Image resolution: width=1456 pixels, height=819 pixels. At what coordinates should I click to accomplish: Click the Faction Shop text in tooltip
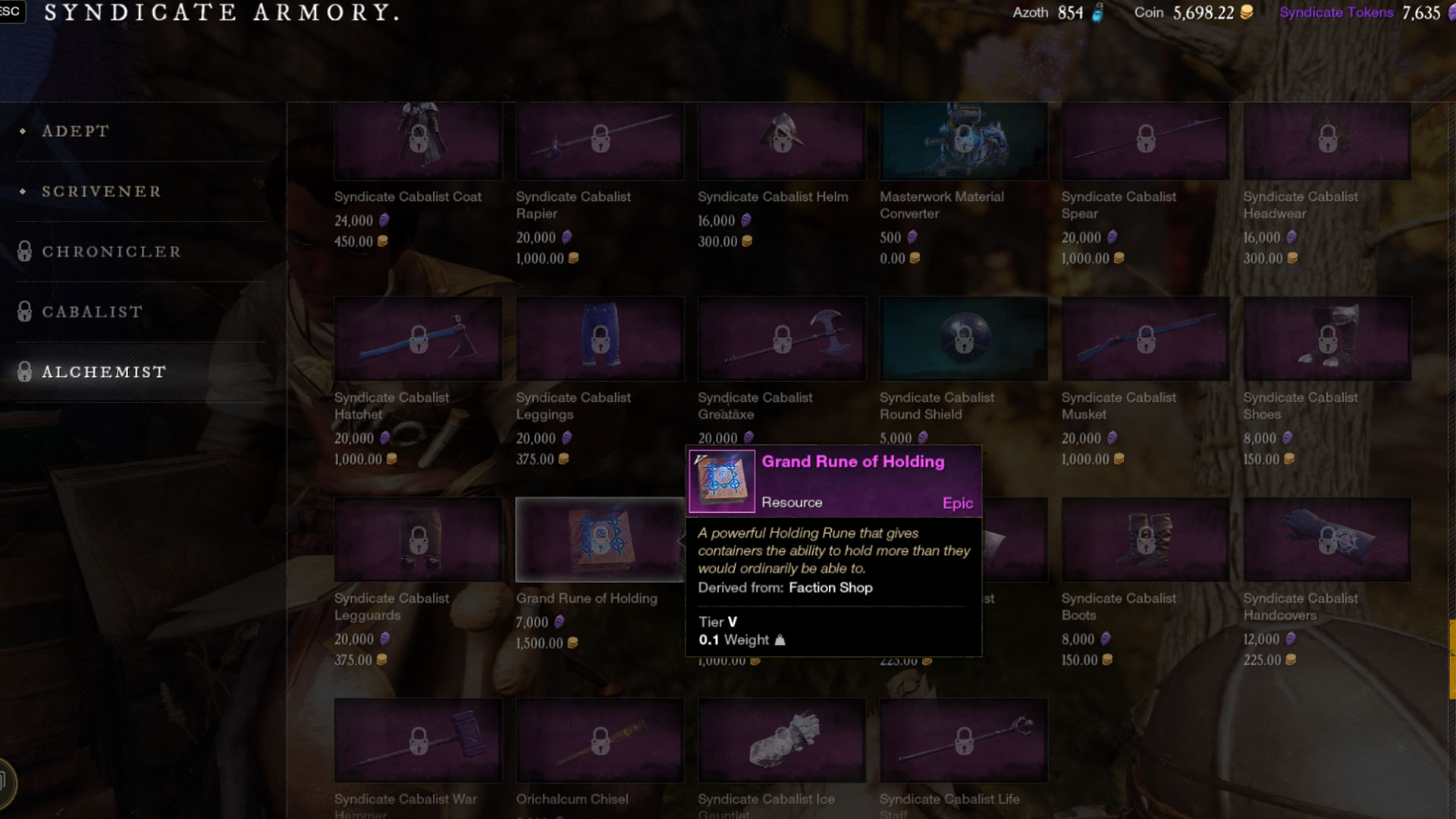click(831, 588)
